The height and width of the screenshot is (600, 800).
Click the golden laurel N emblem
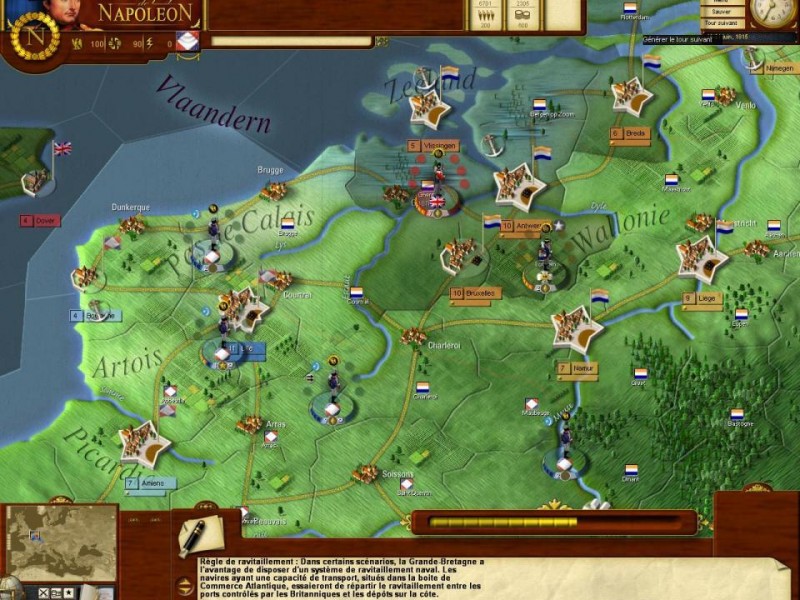[x=39, y=36]
